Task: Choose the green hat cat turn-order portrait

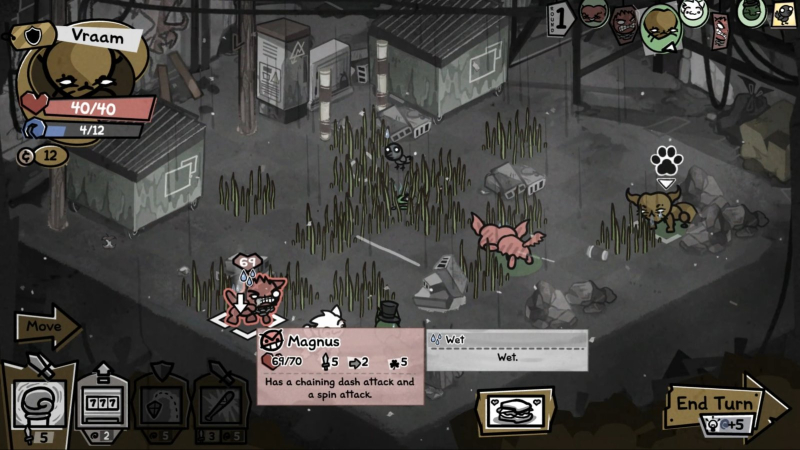Action: pos(752,12)
